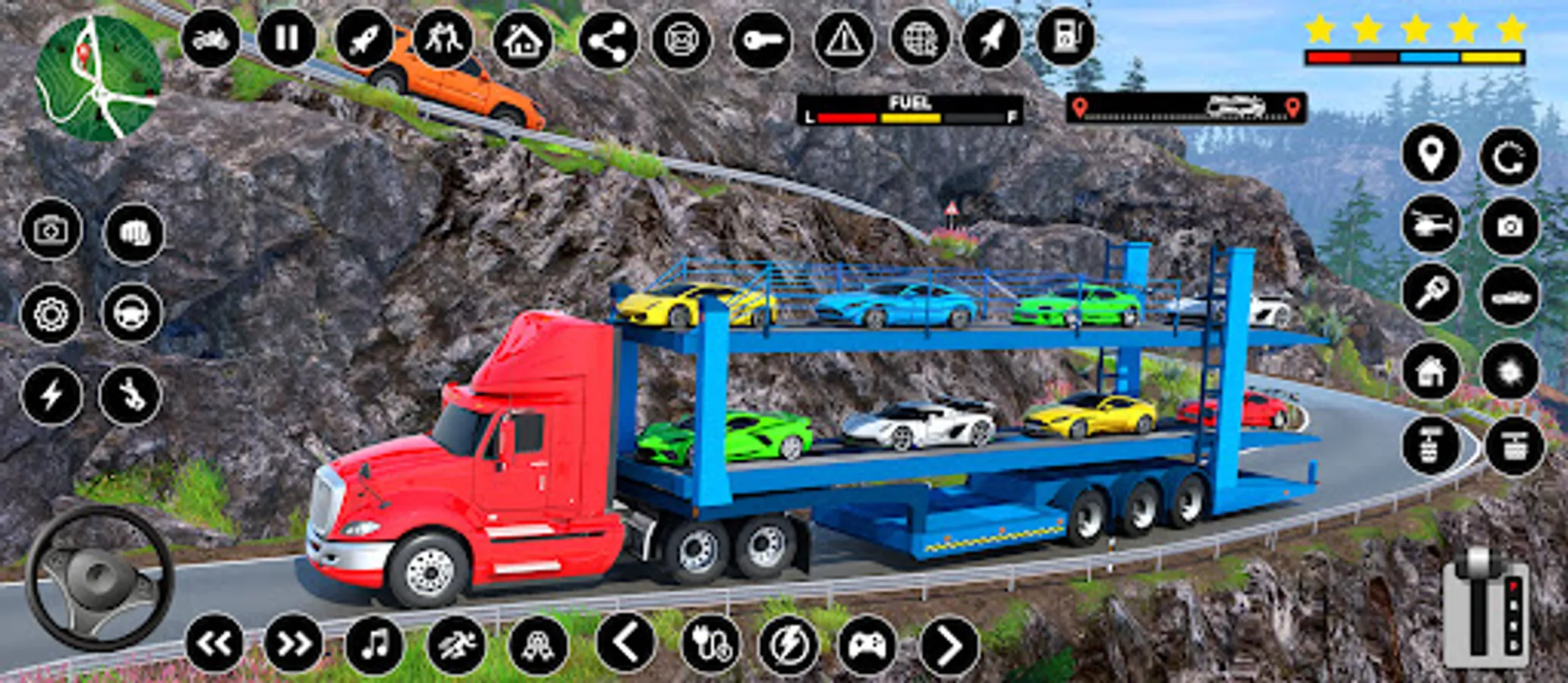Click the top row house icon
Image resolution: width=1568 pixels, height=683 pixels.
pyautogui.click(x=522, y=40)
